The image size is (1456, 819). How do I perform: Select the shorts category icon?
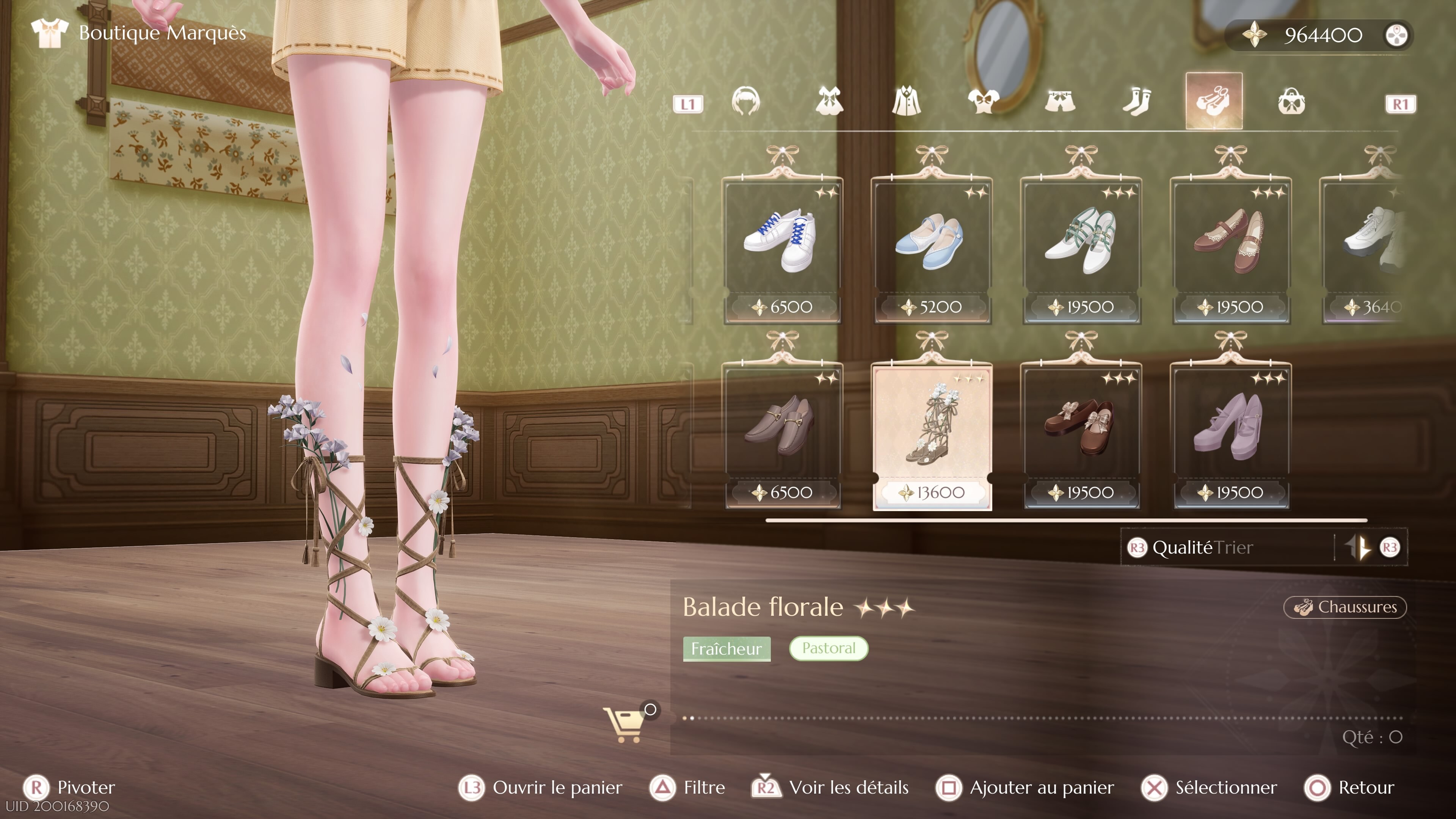coord(1061,102)
